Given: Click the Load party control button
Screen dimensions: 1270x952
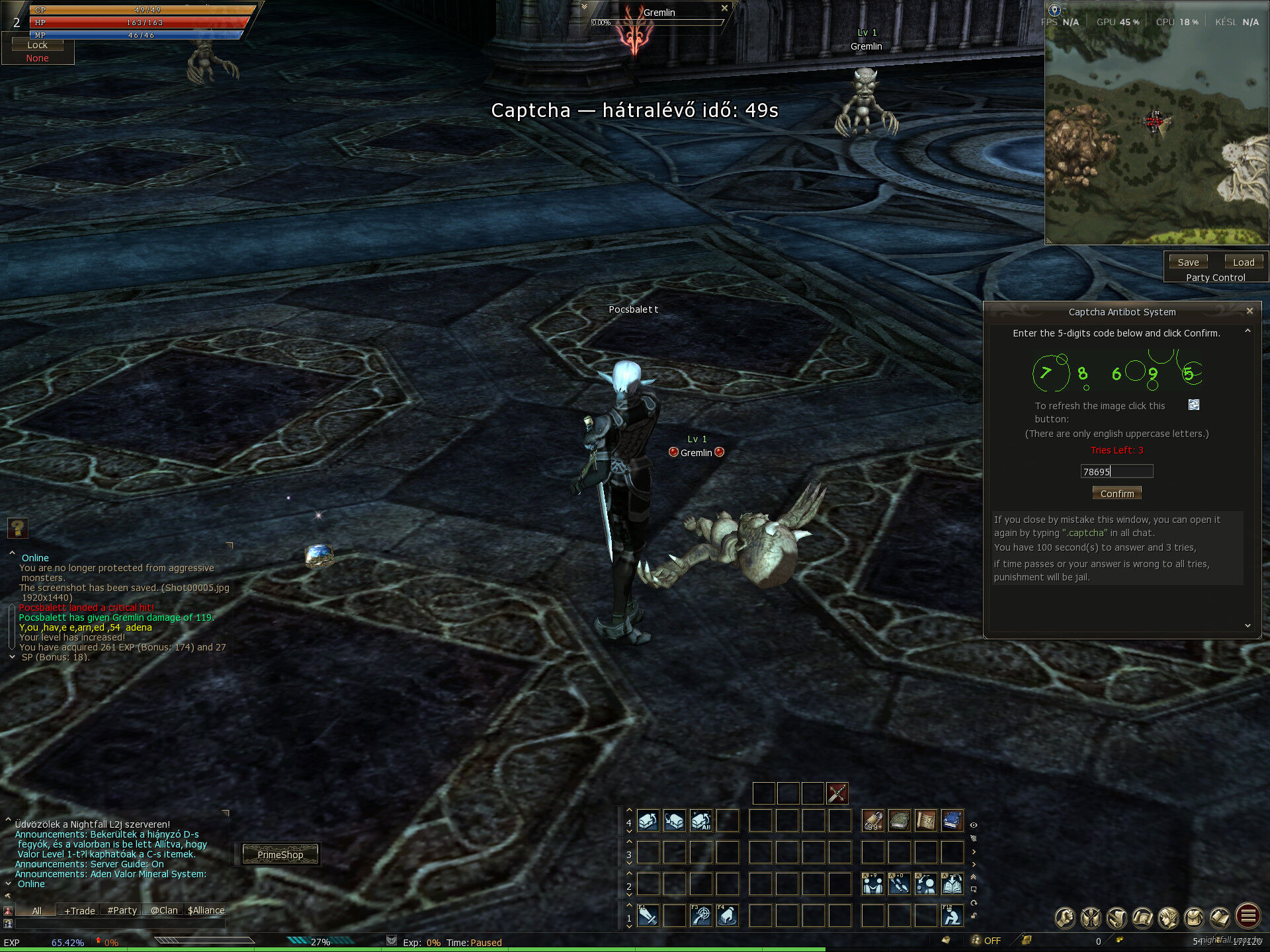Looking at the screenshot, I should 1244,262.
